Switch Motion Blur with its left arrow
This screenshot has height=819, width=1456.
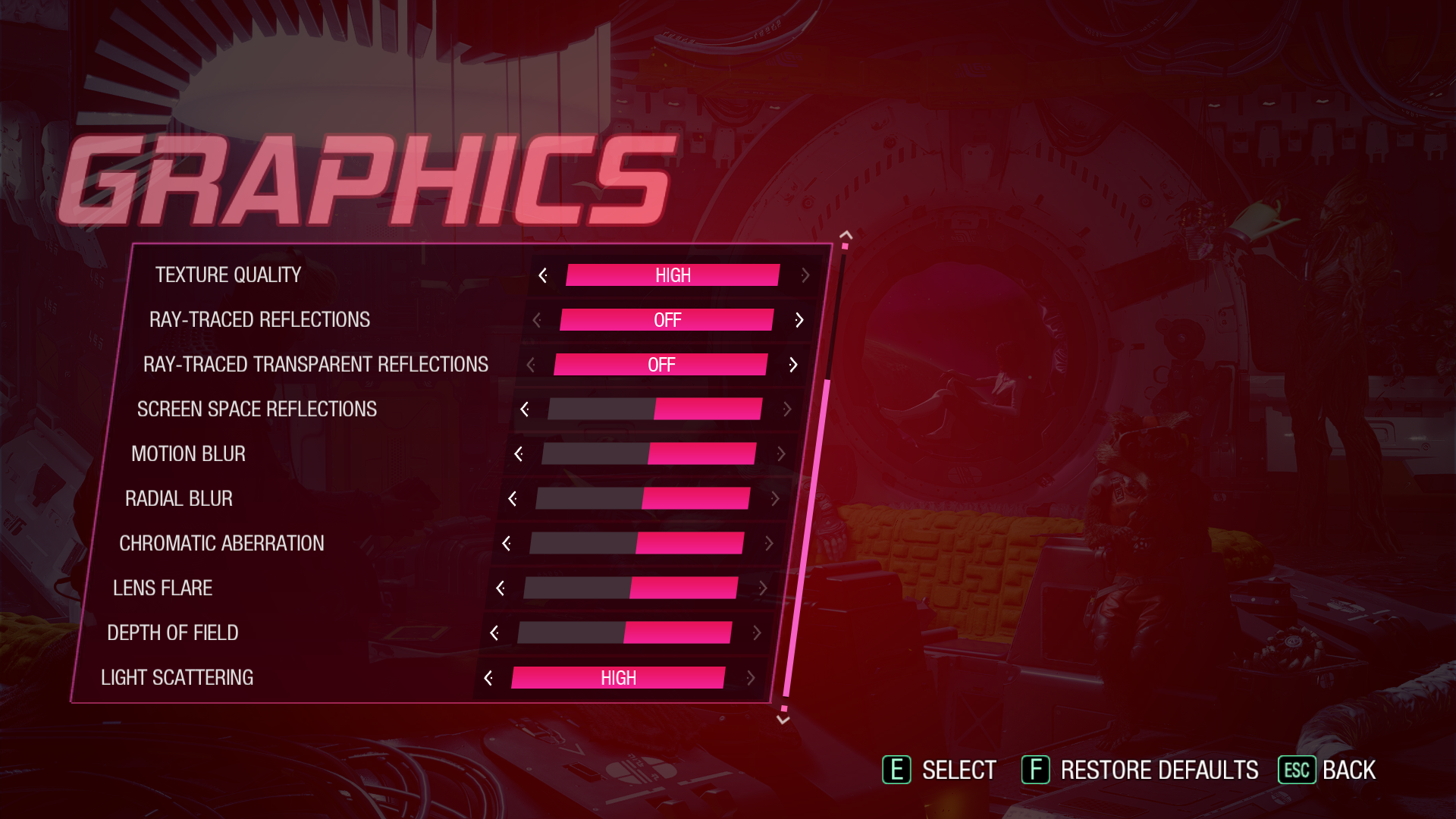pos(519,454)
